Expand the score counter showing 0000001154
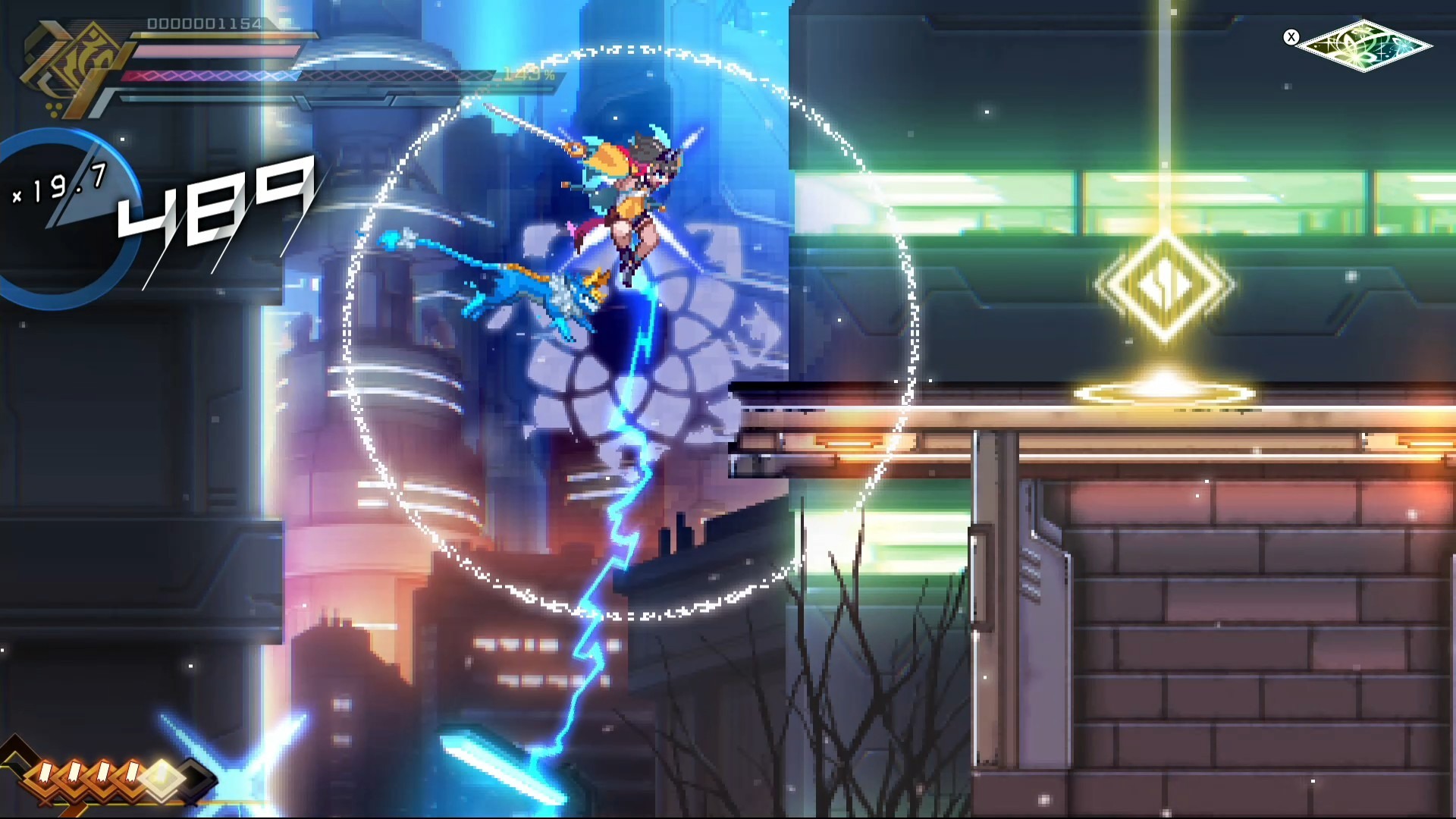The width and height of the screenshot is (1456, 819). (203, 25)
